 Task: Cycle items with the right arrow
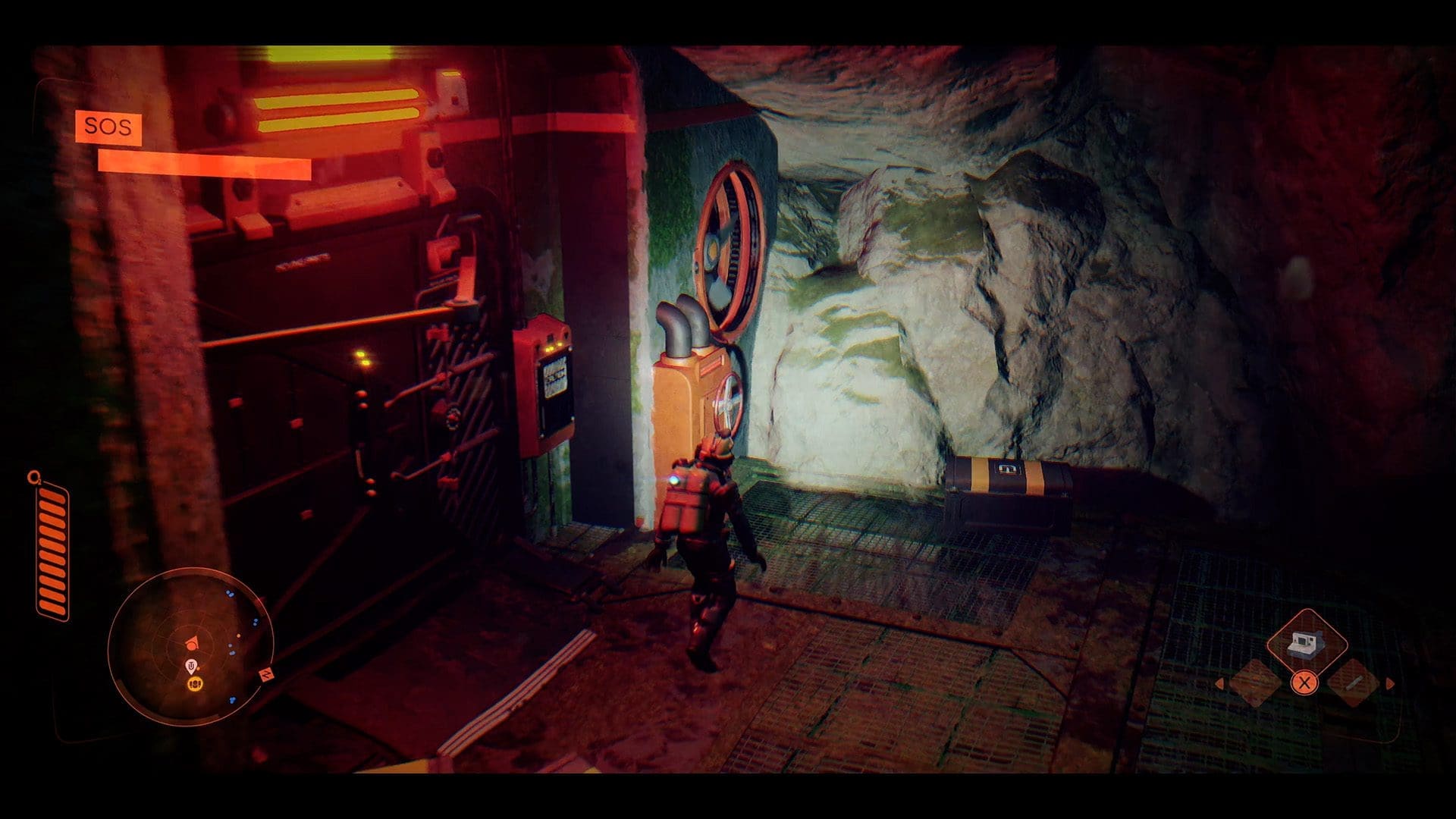[1390, 684]
